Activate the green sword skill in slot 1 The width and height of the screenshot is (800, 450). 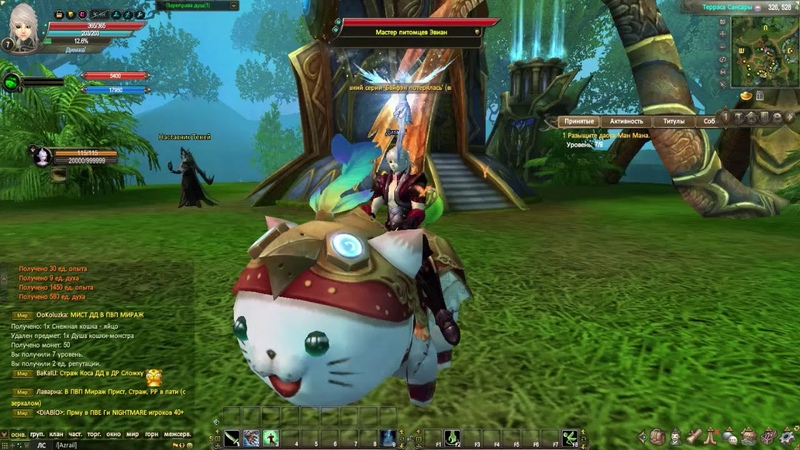pyautogui.click(x=232, y=437)
